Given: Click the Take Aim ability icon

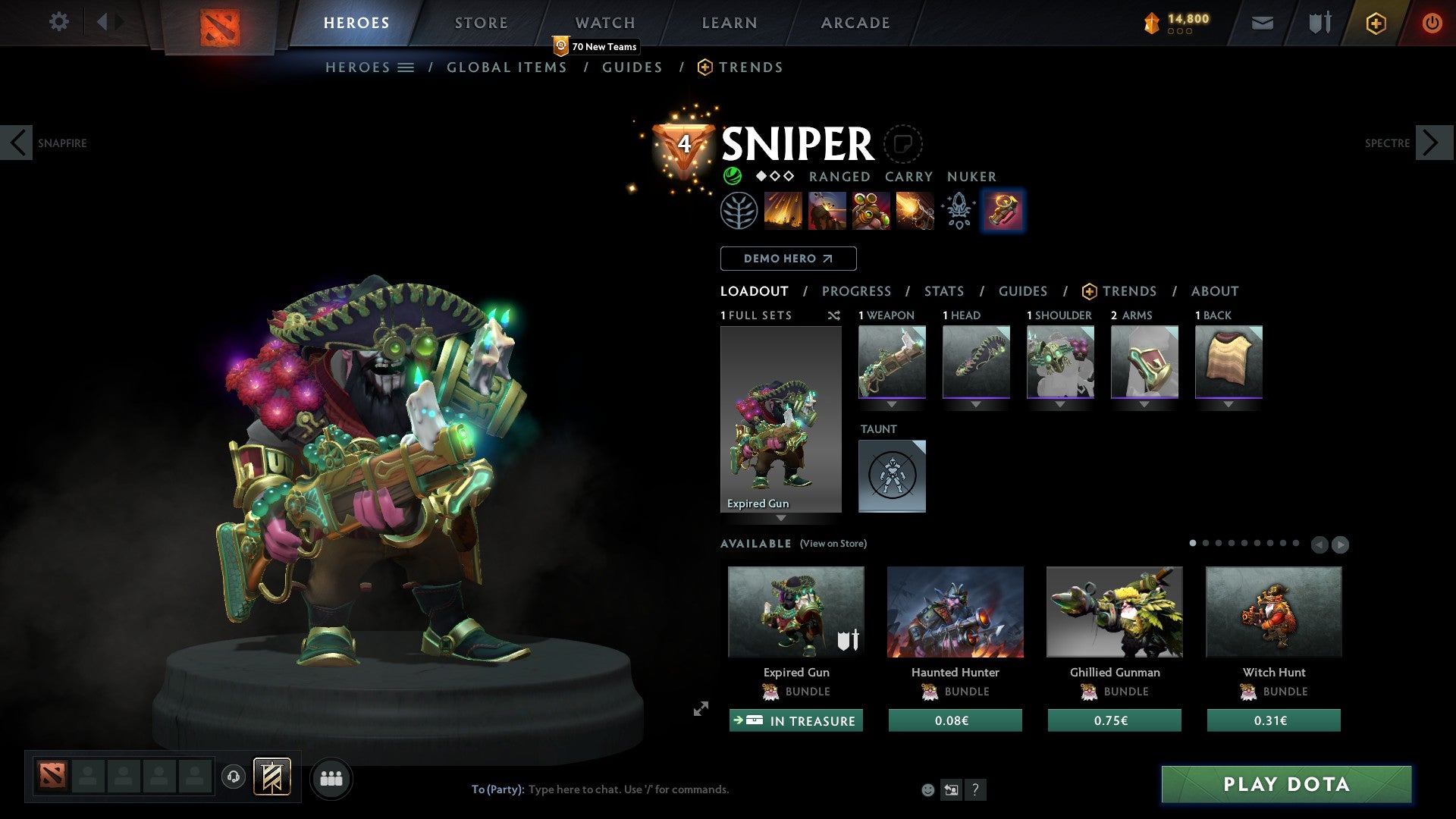Looking at the screenshot, I should (871, 211).
